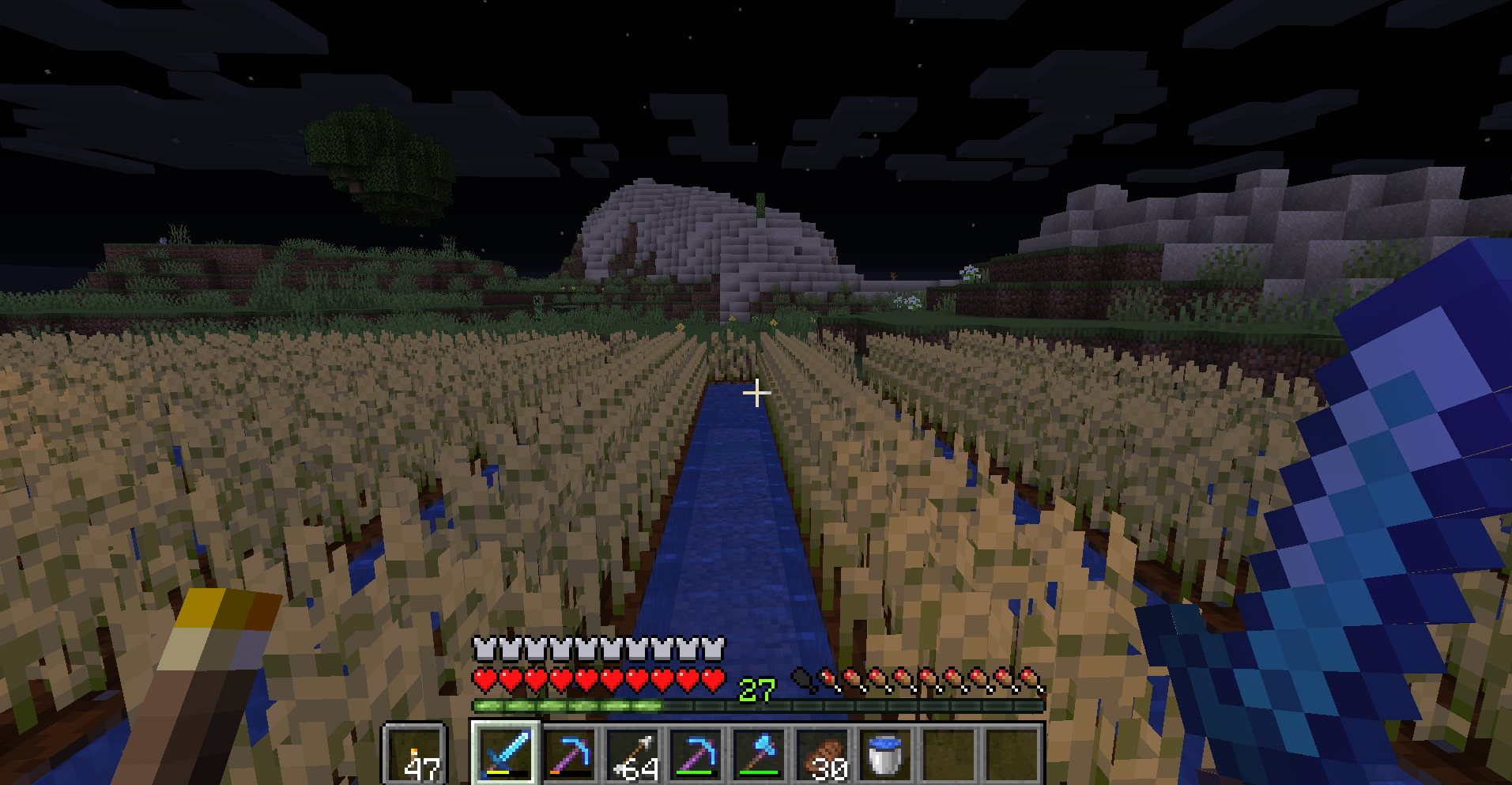Select the second enchanted pickaxe slot
The image size is (1512, 785).
click(696, 755)
